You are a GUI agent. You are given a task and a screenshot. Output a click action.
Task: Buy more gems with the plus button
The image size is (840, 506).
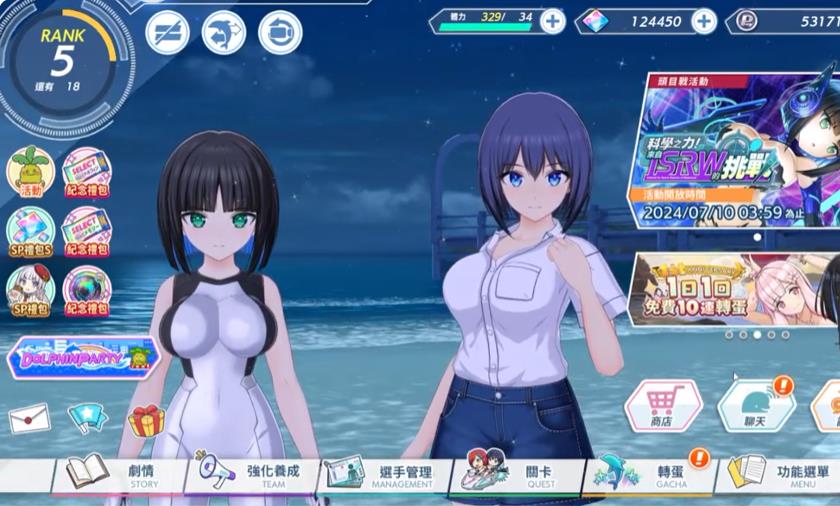tap(704, 21)
